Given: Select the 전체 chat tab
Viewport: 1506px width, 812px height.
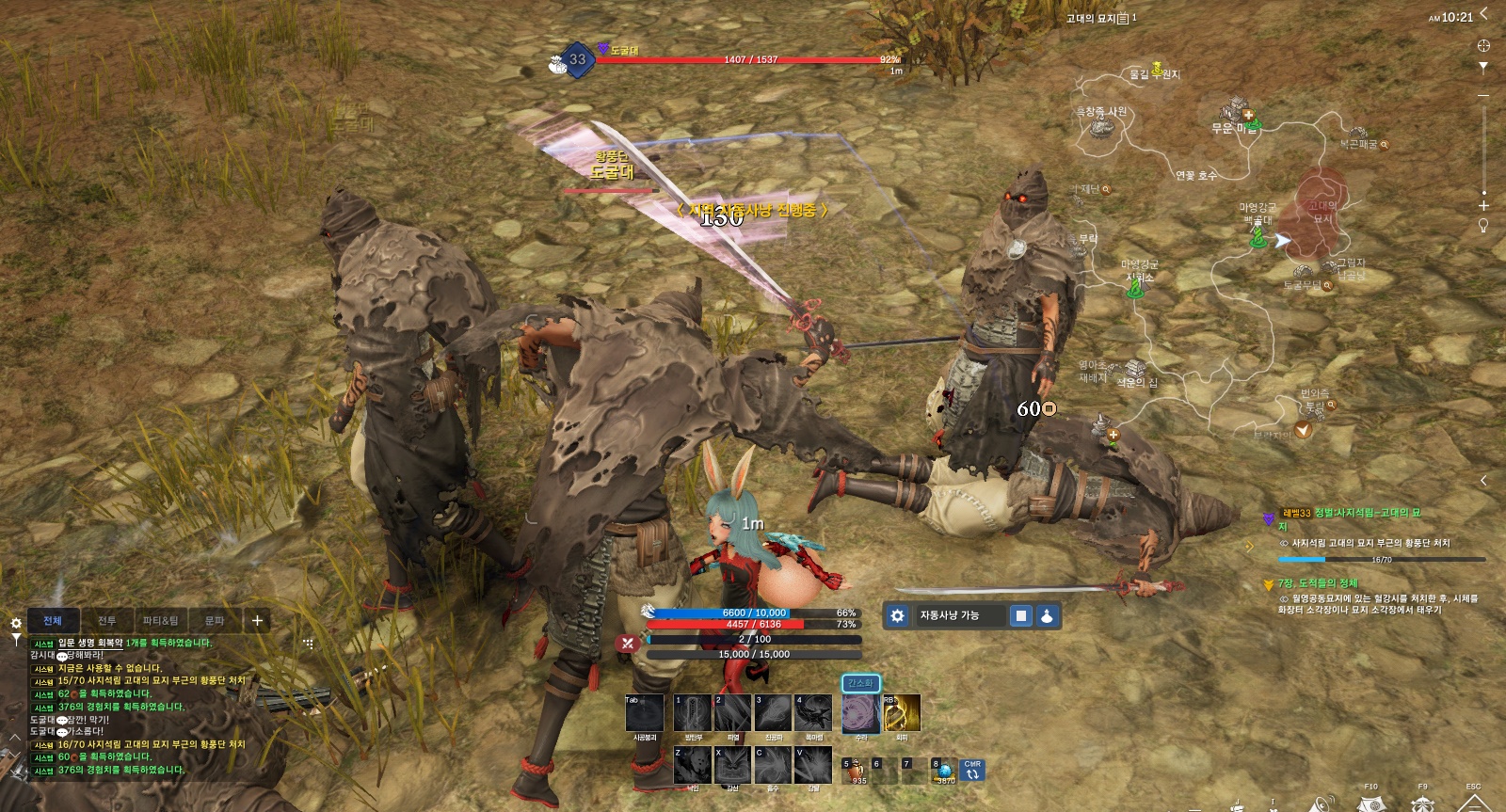Looking at the screenshot, I should pos(53,621).
